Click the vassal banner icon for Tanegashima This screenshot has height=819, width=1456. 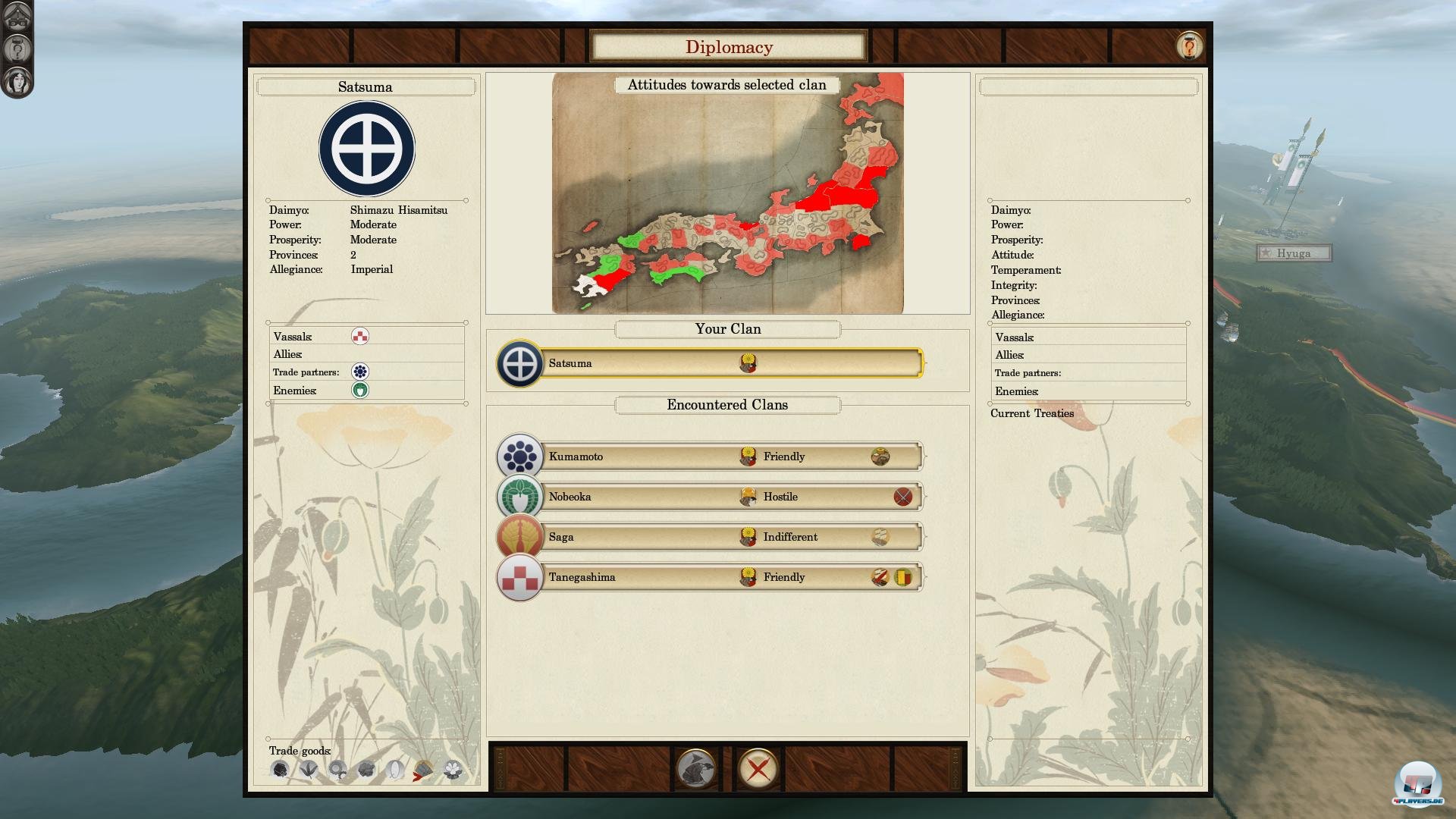(902, 577)
